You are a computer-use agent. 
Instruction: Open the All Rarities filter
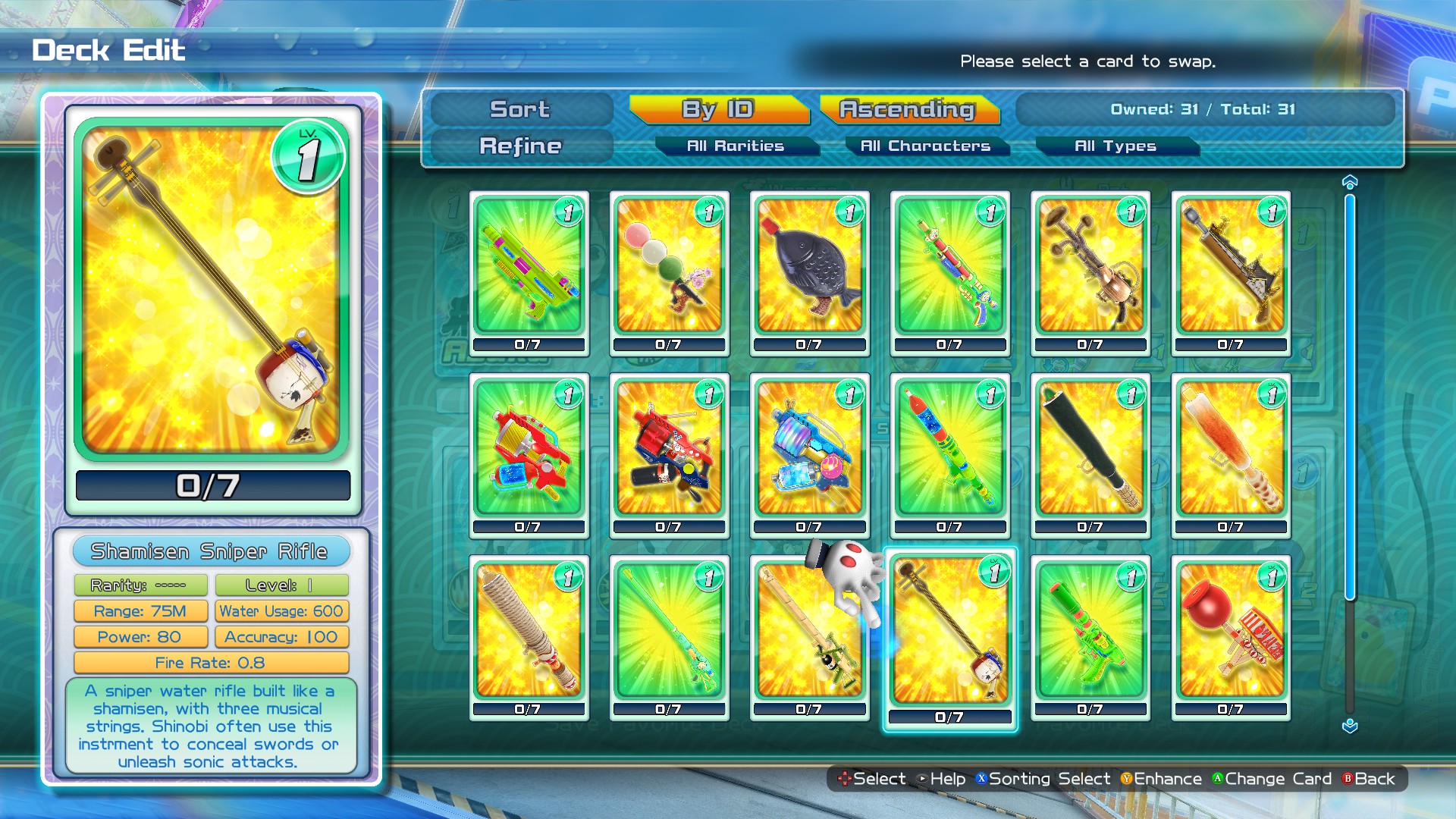[738, 146]
